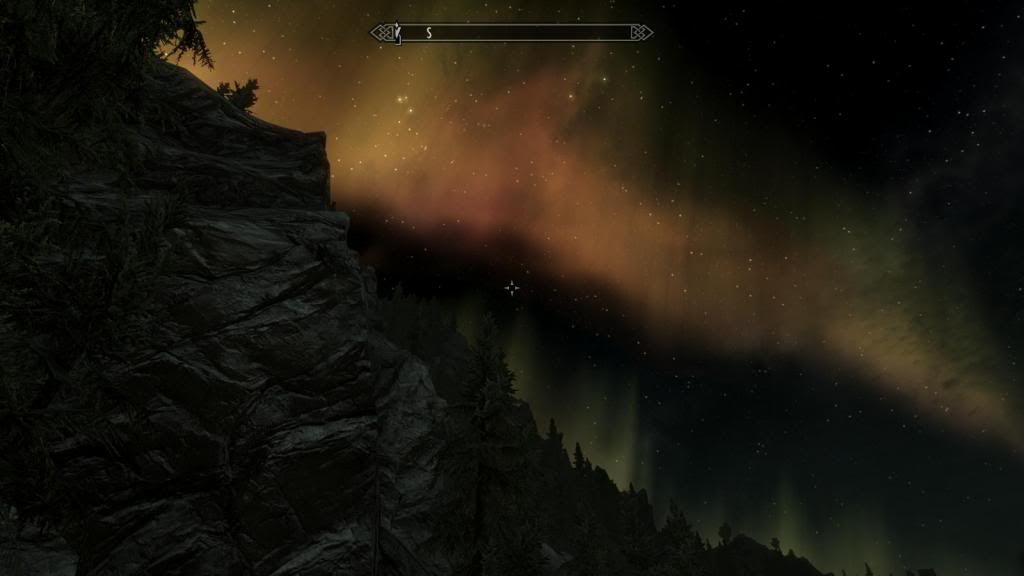Click the compass bar at the top
The width and height of the screenshot is (1024, 576).
point(512,33)
